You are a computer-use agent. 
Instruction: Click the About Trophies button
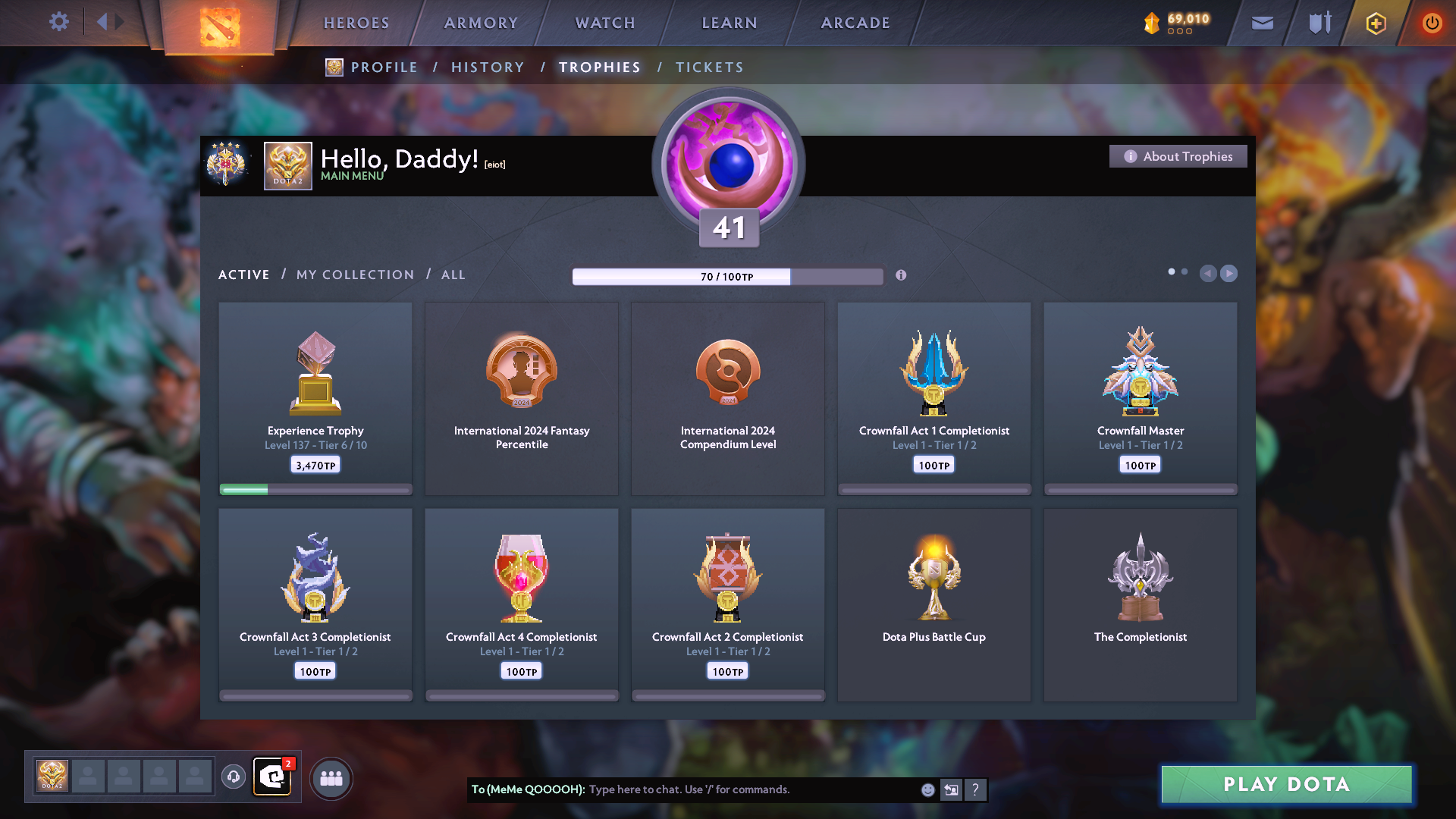point(1178,156)
